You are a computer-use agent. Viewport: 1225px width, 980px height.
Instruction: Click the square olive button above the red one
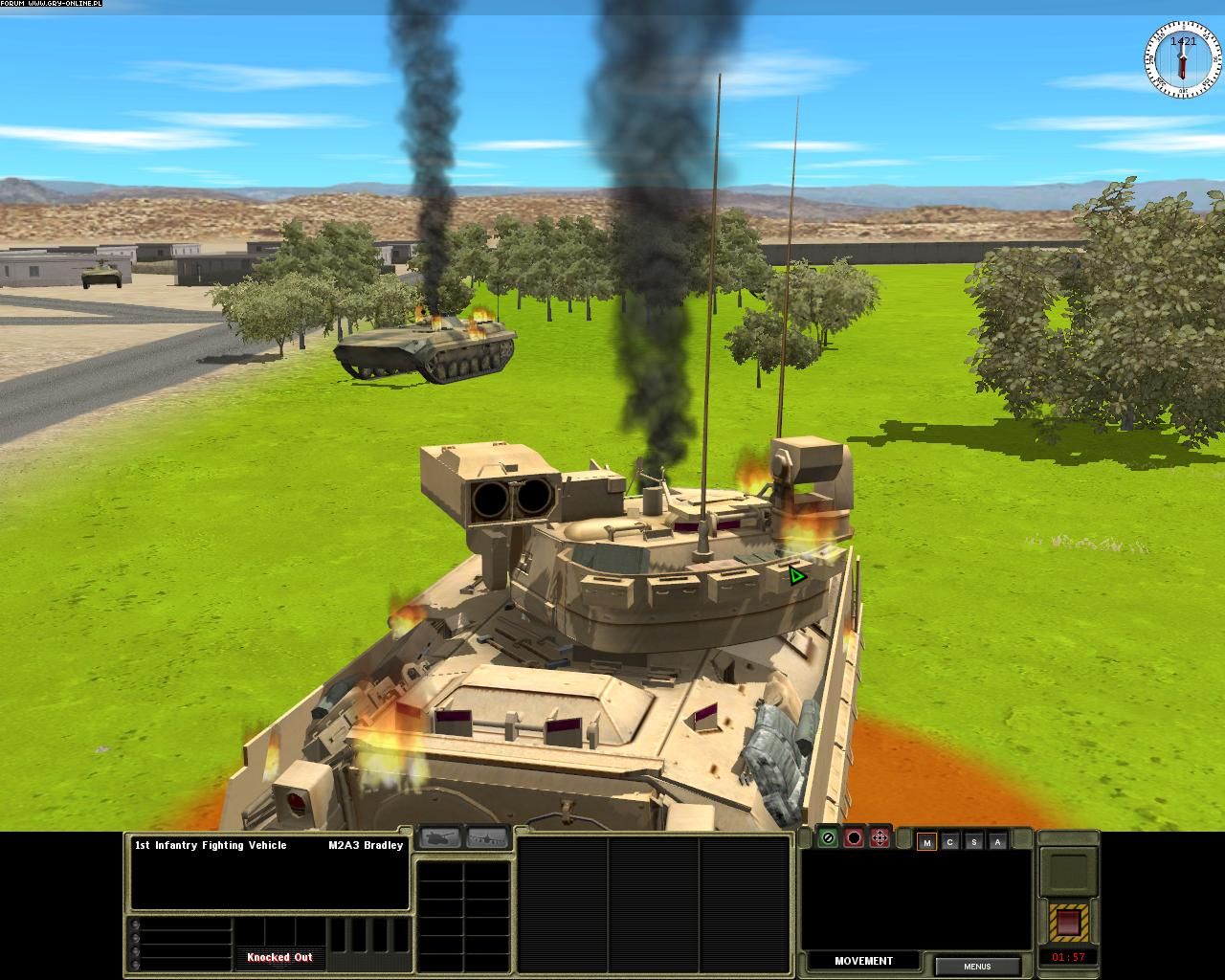[x=1068, y=872]
